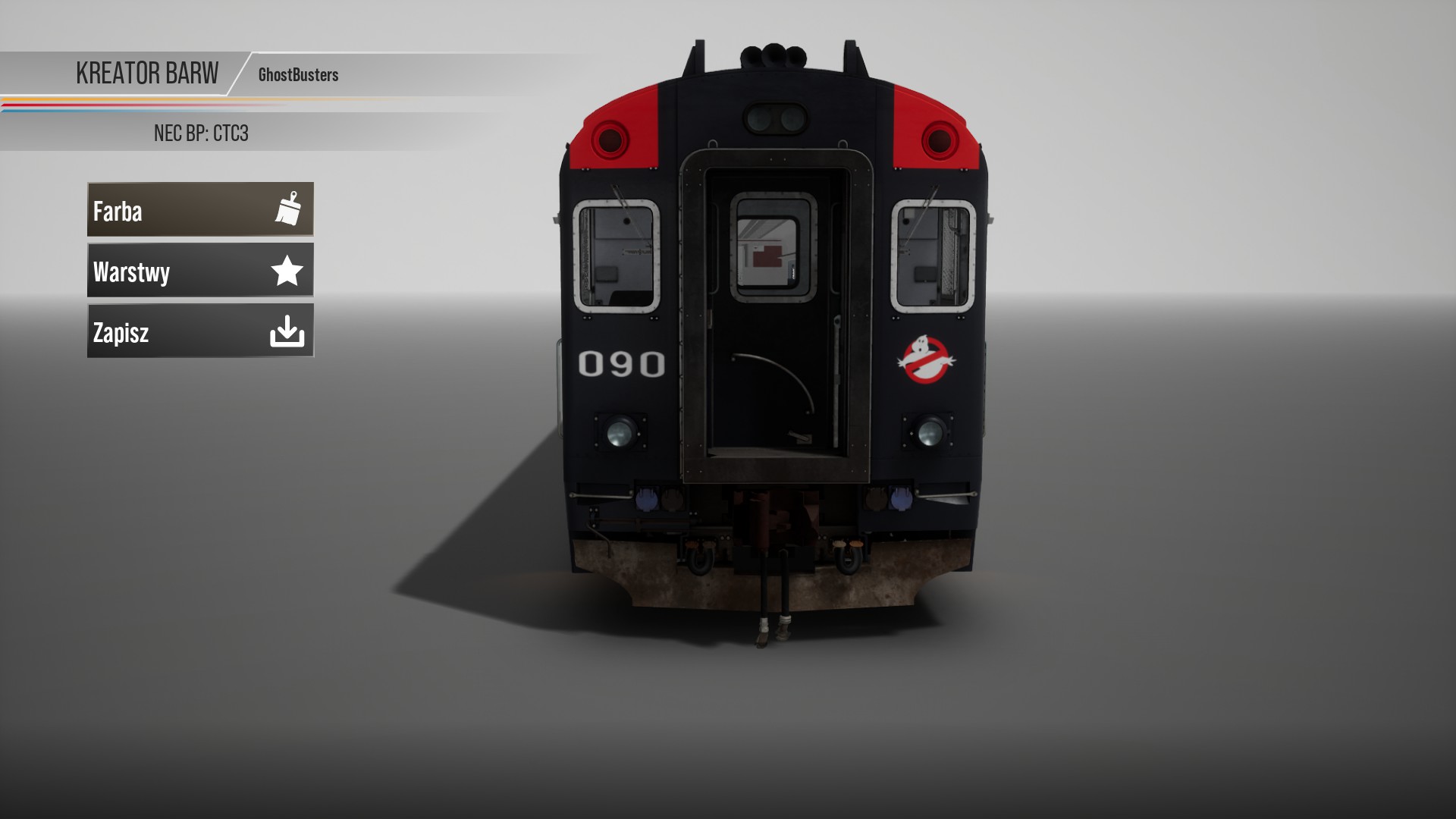Choose Zapisz to save the livery

click(200, 331)
